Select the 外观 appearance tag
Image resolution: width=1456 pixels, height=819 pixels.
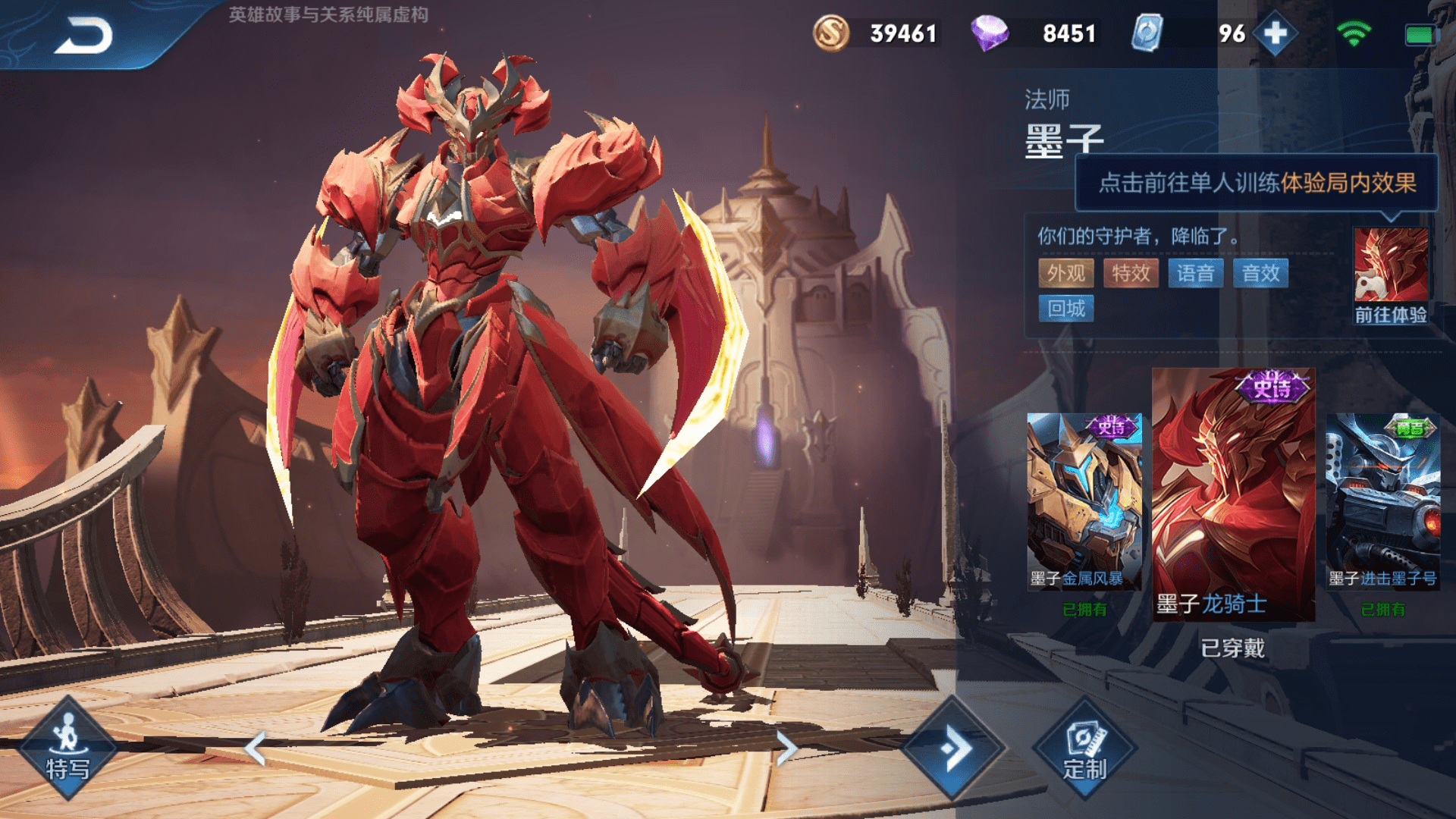click(1065, 273)
